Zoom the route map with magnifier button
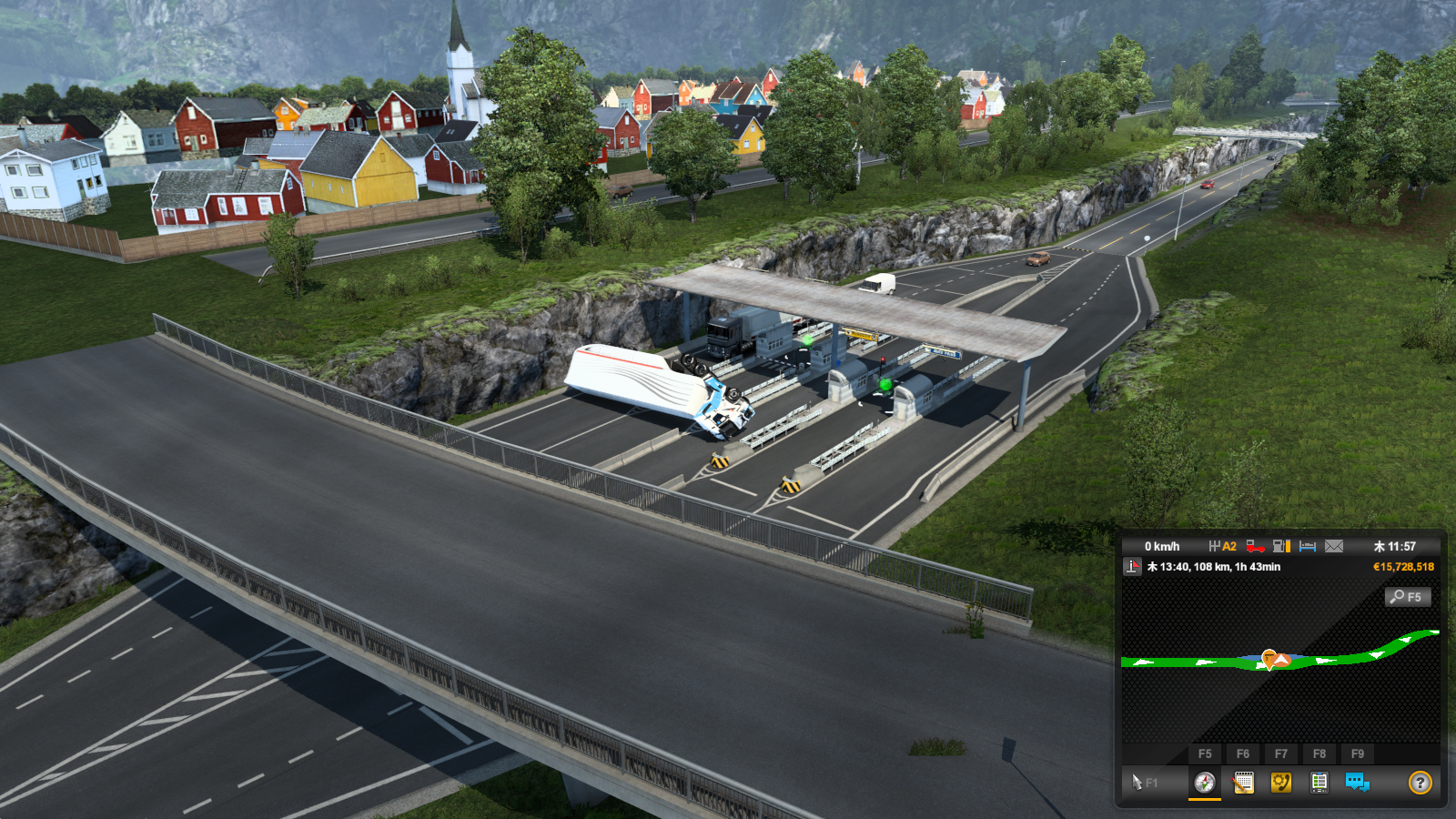Viewport: 1456px width, 819px height. tap(1407, 597)
